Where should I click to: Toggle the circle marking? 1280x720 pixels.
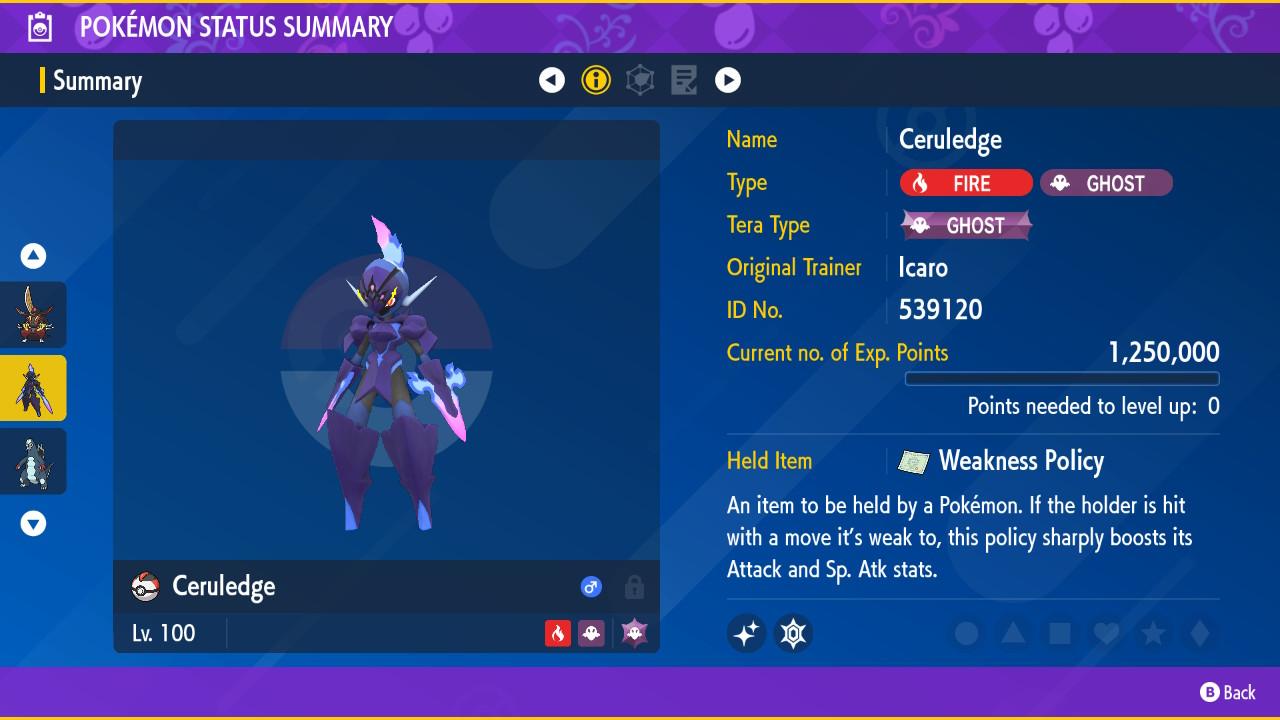[x=966, y=633]
